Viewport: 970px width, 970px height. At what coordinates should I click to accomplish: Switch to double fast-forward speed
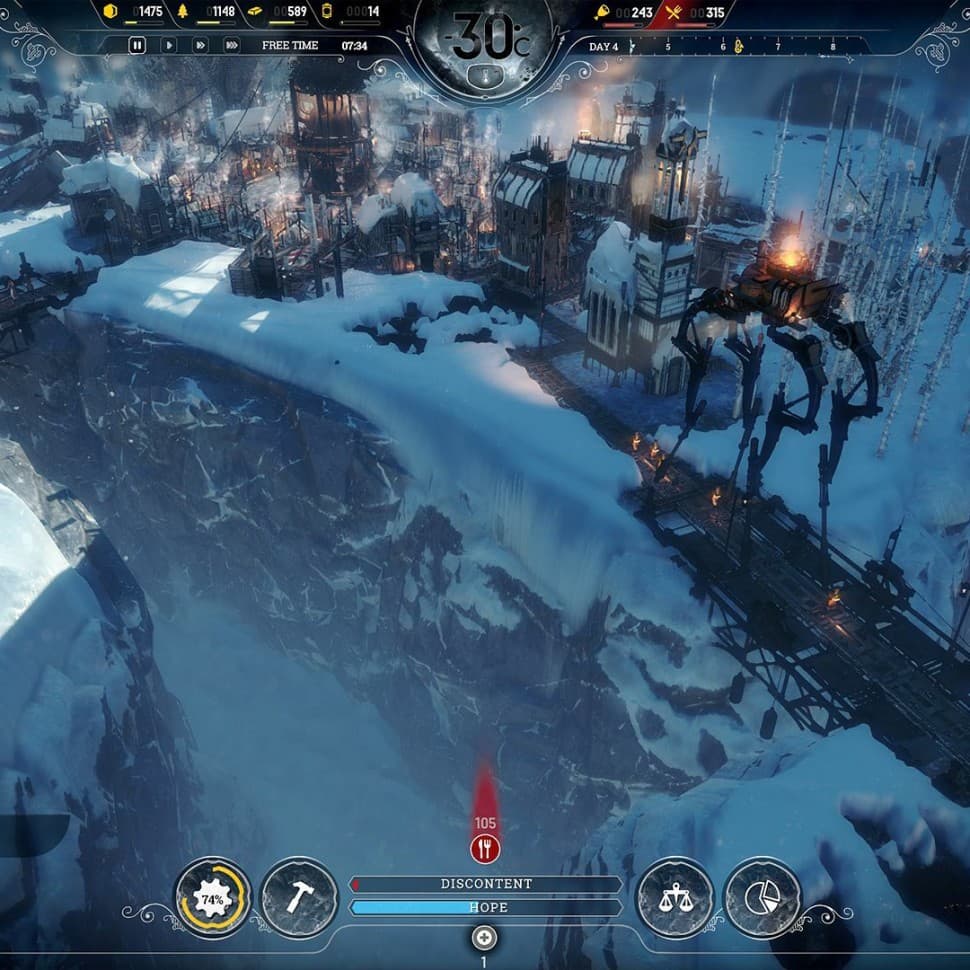200,45
